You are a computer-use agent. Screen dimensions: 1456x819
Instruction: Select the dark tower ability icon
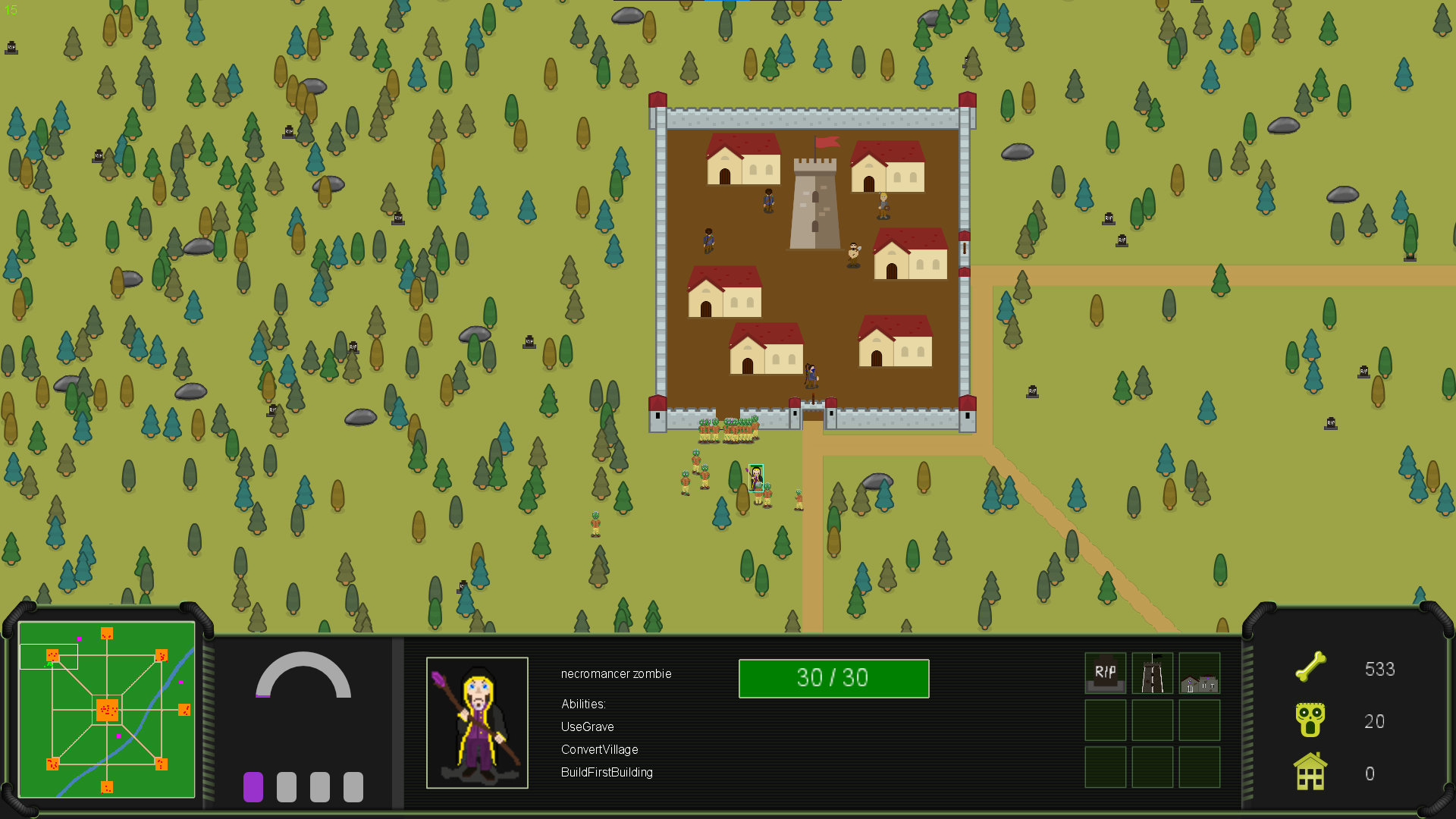coord(1152,673)
